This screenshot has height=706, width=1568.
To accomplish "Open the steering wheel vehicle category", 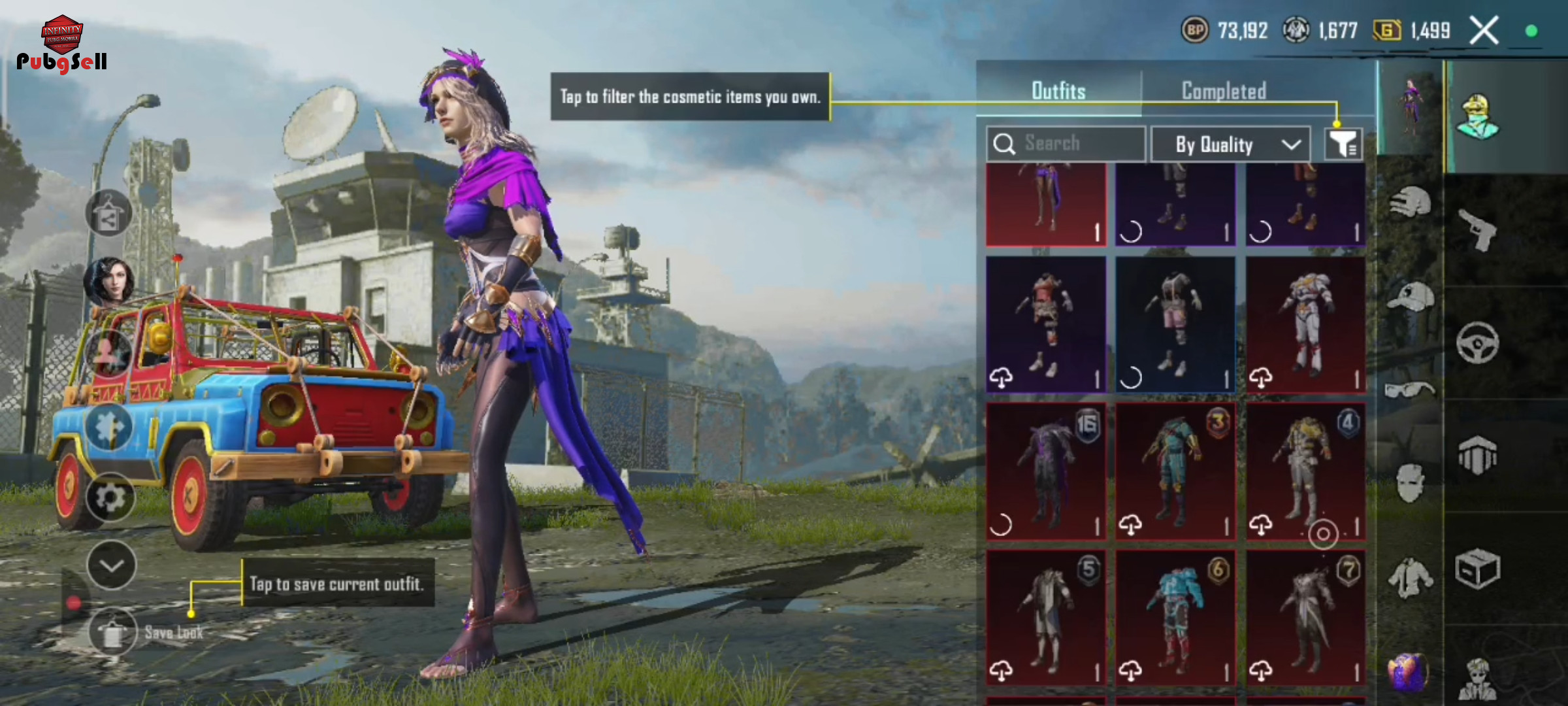I will coord(1477,343).
